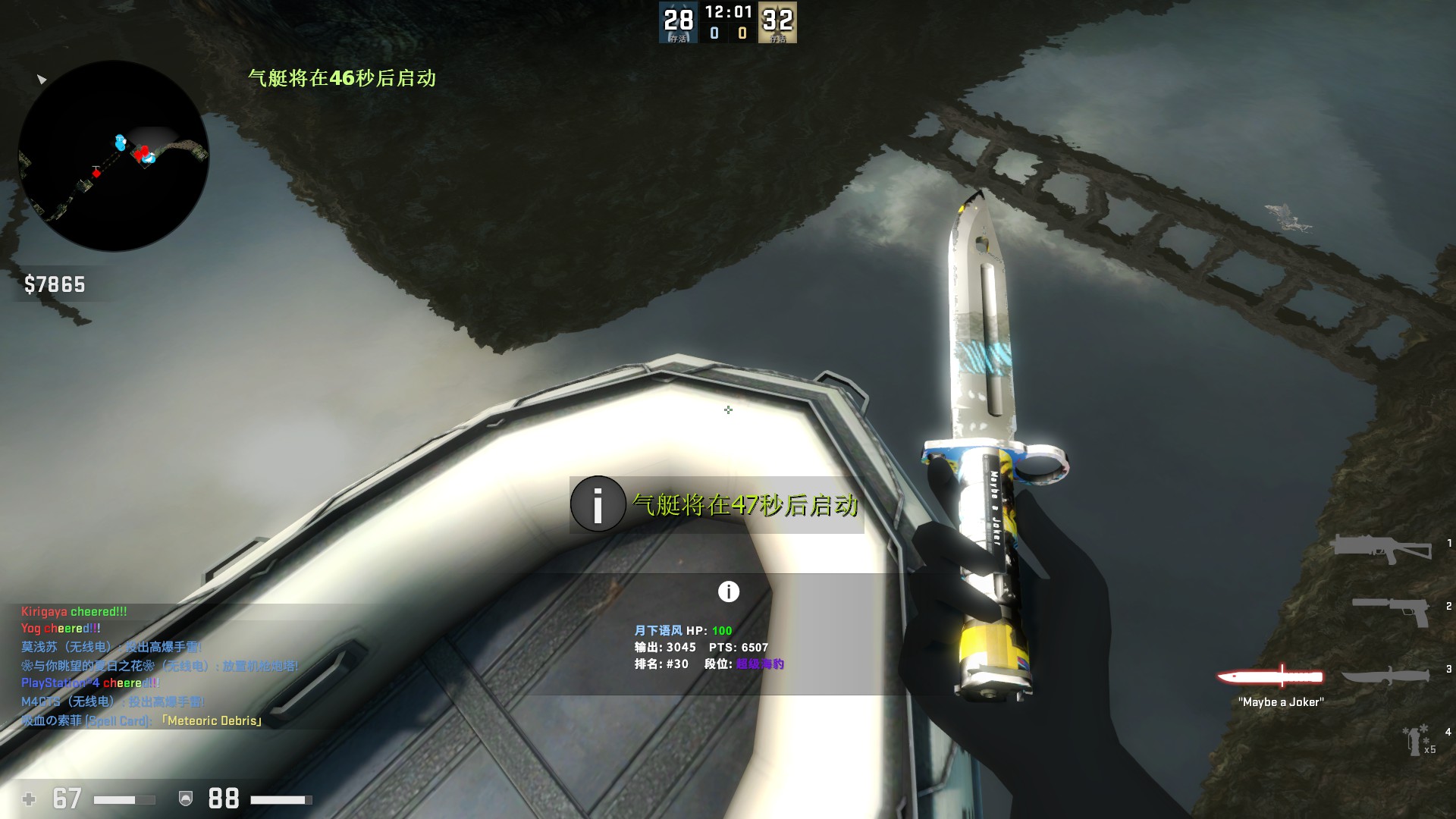Click the large info icon beside the boat countdown
This screenshot has width=1456, height=819.
[598, 504]
